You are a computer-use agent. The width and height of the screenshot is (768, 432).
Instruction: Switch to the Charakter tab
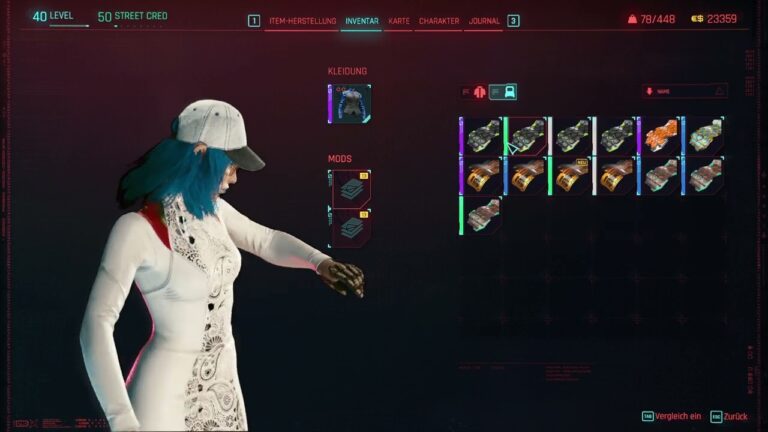click(x=439, y=20)
